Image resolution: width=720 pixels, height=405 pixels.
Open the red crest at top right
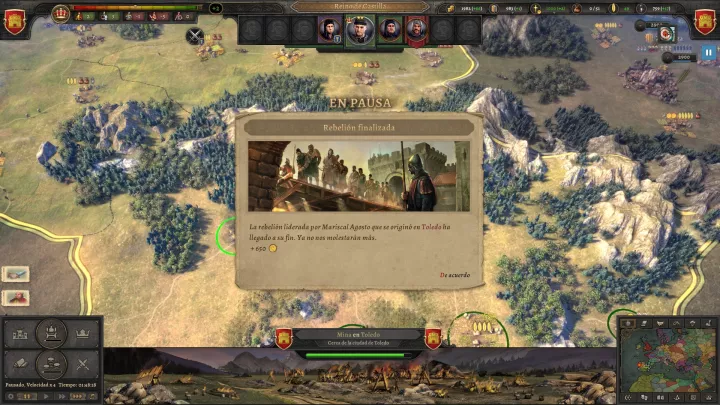[706, 21]
